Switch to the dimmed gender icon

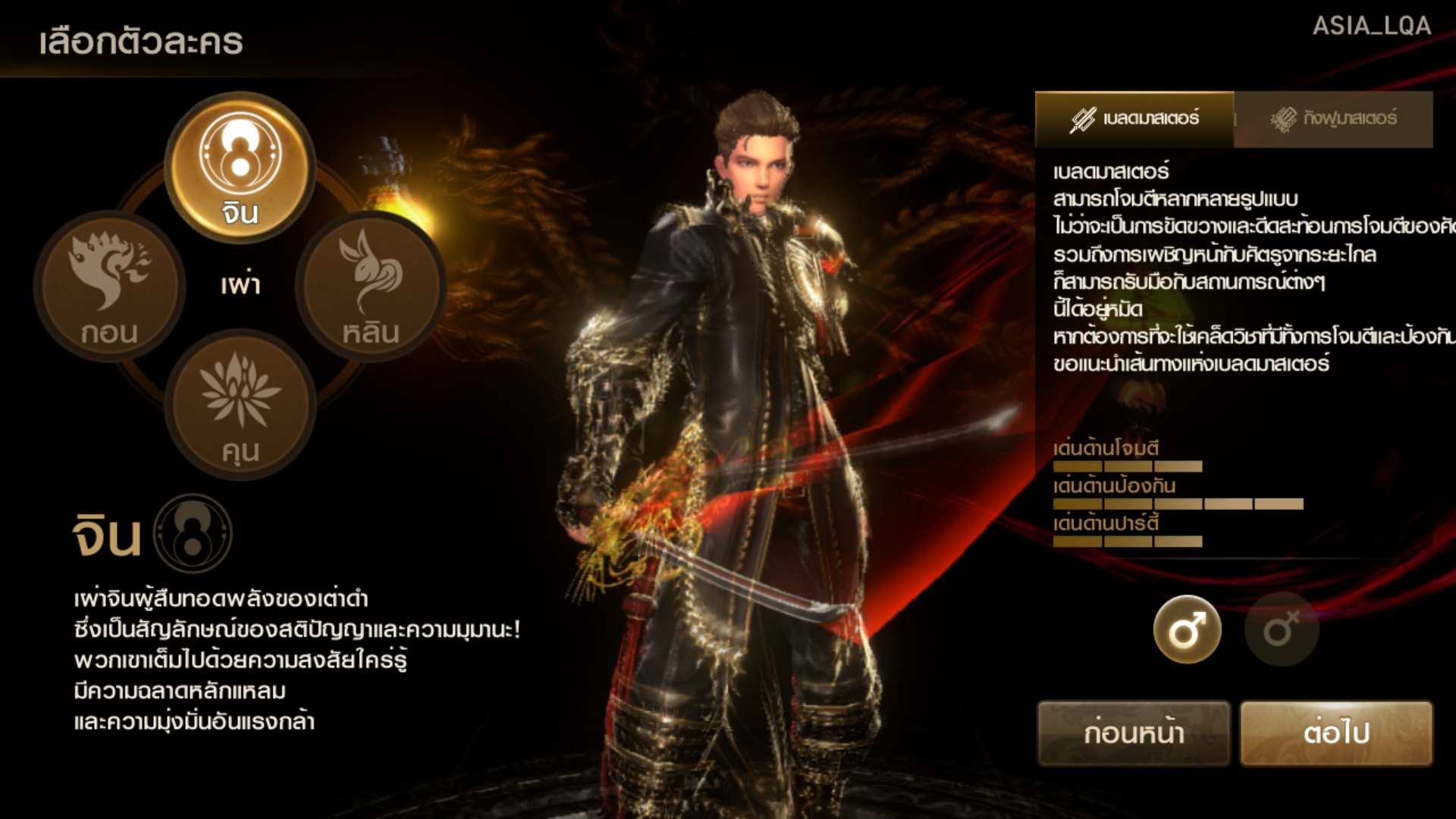1281,629
